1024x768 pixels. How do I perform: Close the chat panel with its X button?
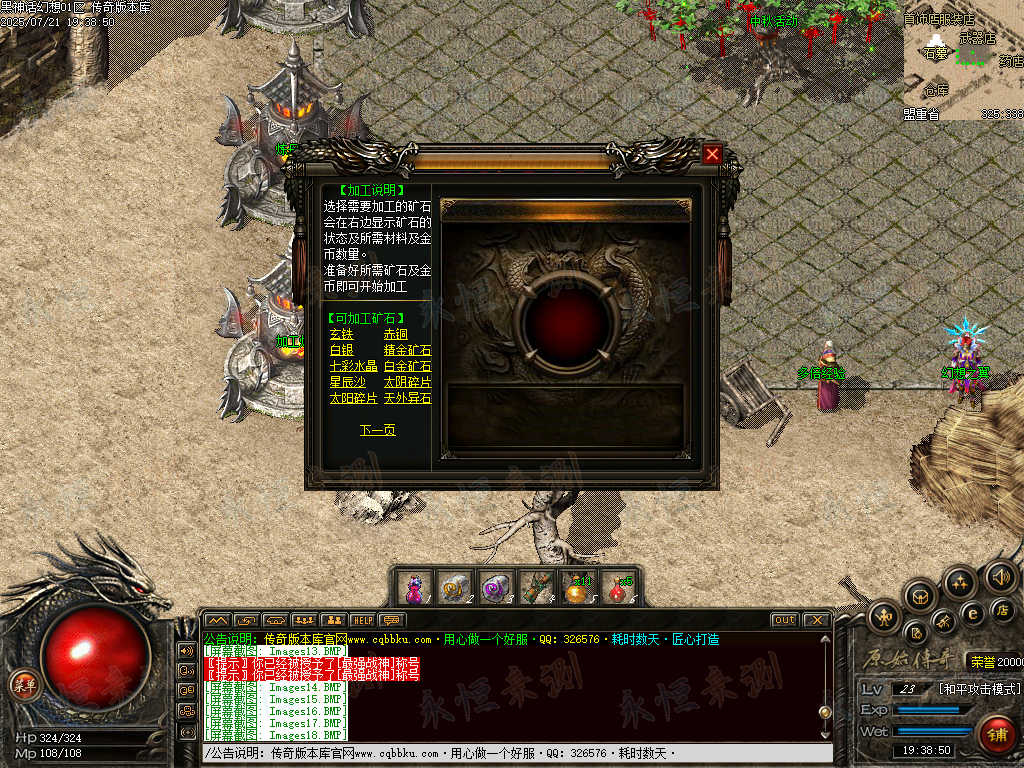click(815, 620)
